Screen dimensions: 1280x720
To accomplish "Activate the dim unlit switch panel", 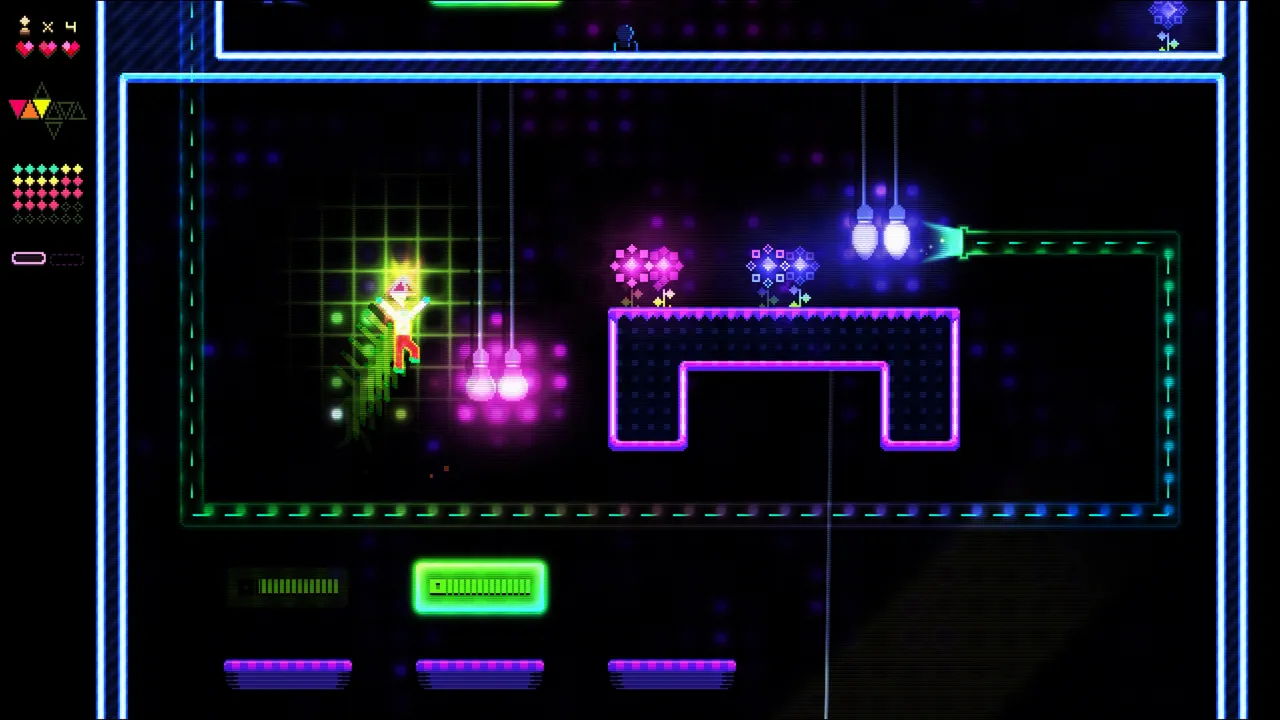I will (287, 587).
